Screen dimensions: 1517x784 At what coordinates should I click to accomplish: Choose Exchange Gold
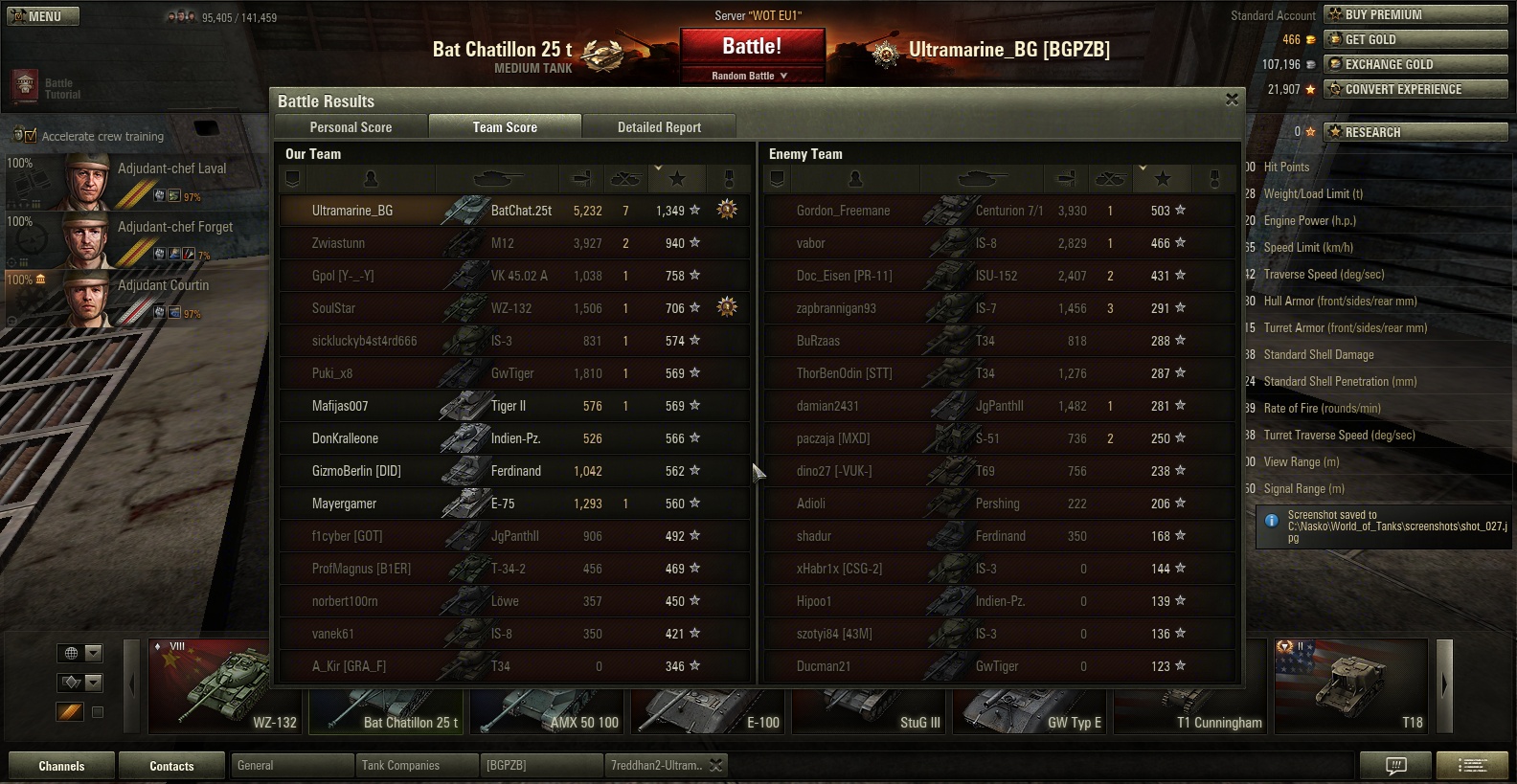1415,64
